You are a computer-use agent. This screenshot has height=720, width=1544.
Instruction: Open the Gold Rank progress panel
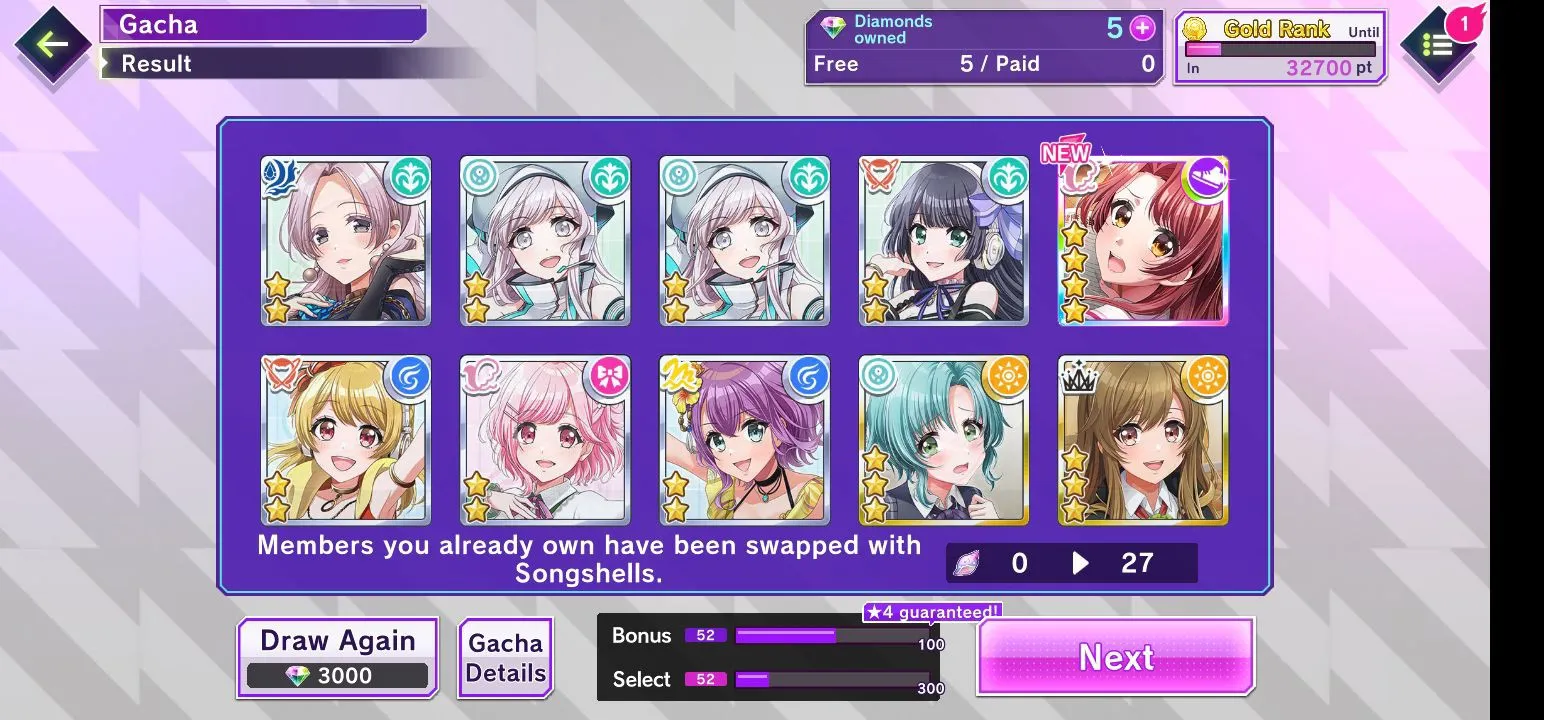click(1280, 47)
